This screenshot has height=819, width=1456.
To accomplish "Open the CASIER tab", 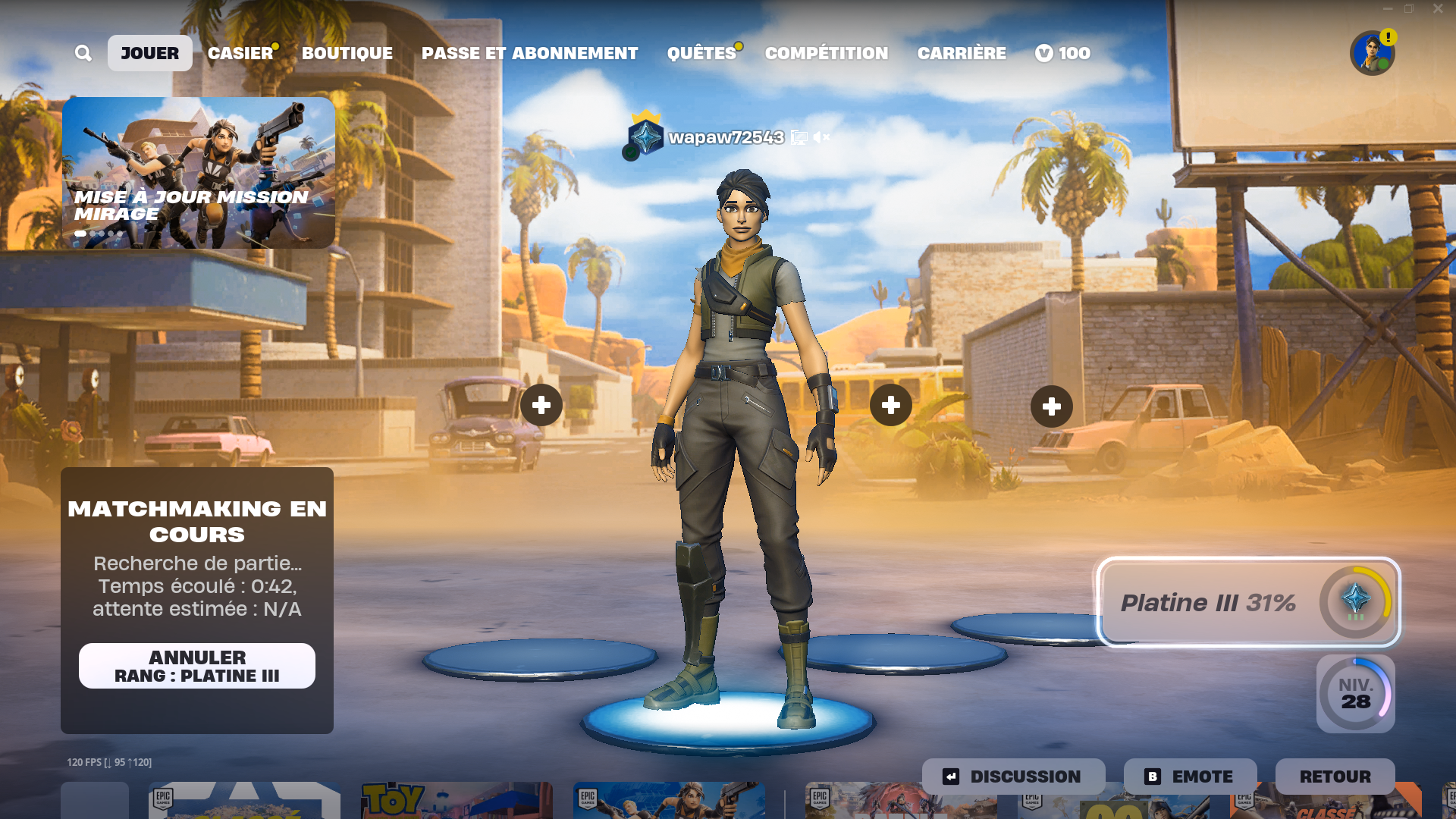I will tap(240, 53).
